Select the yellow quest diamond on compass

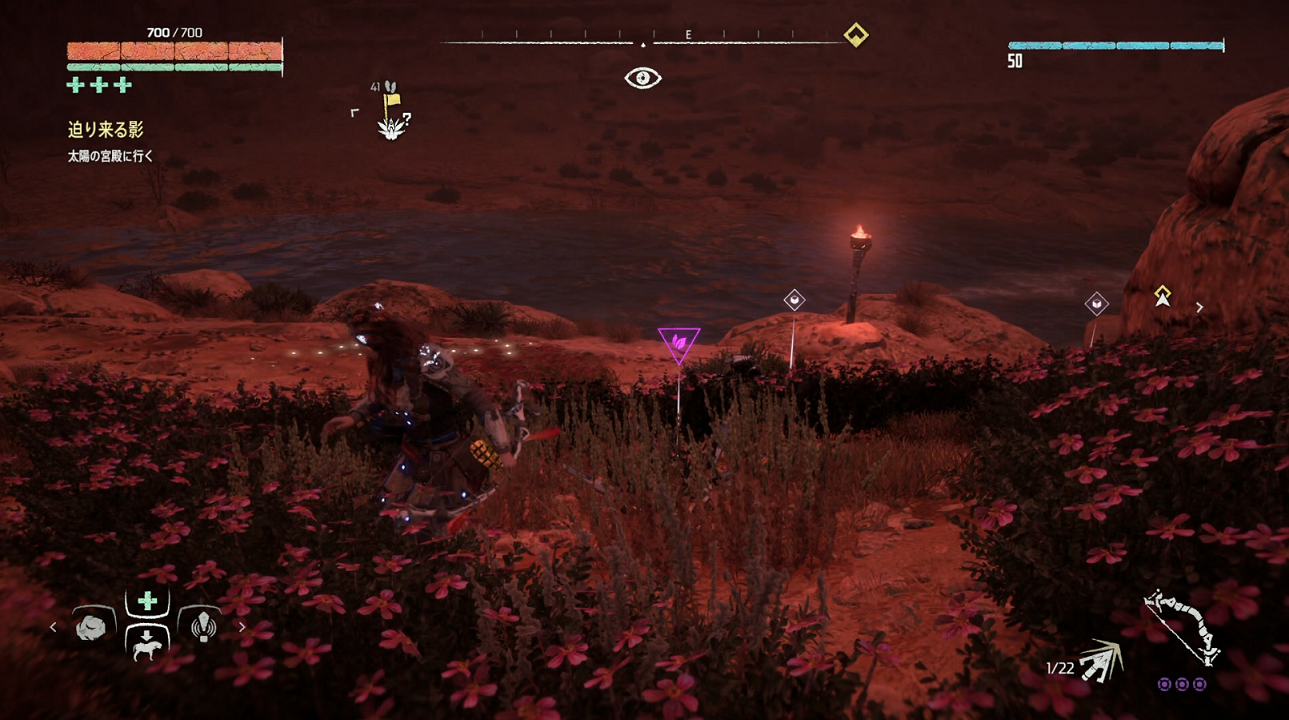[x=856, y=35]
